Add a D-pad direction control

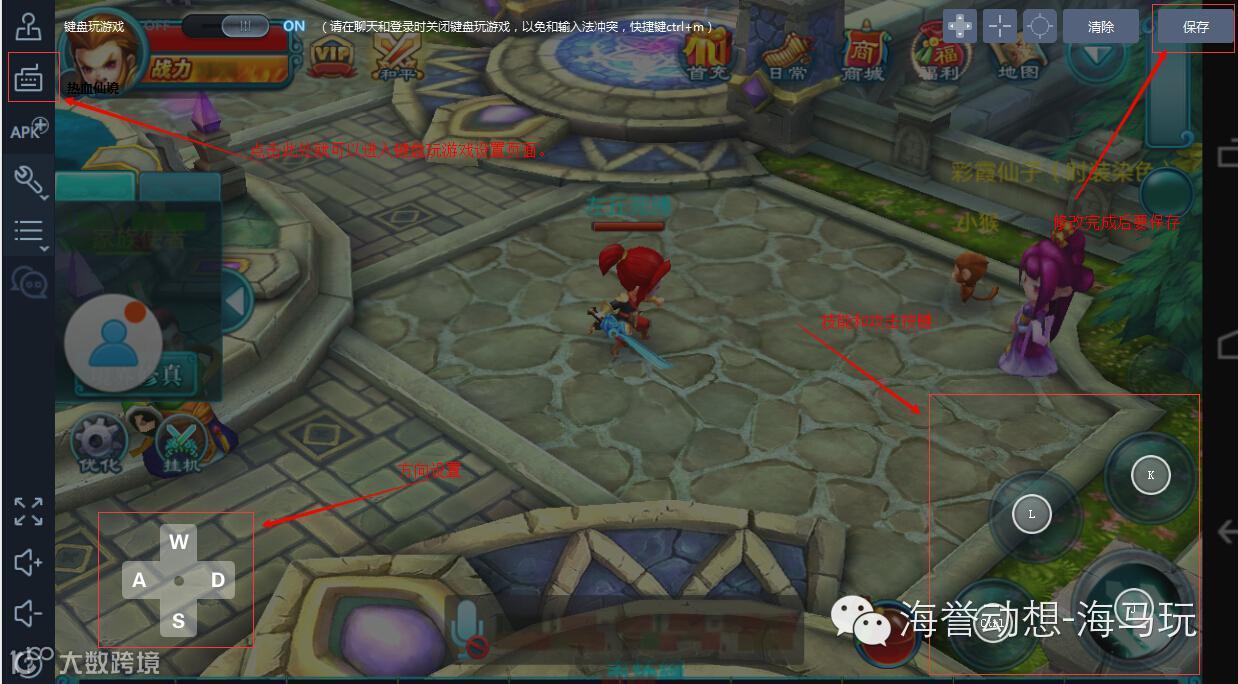coord(960,26)
